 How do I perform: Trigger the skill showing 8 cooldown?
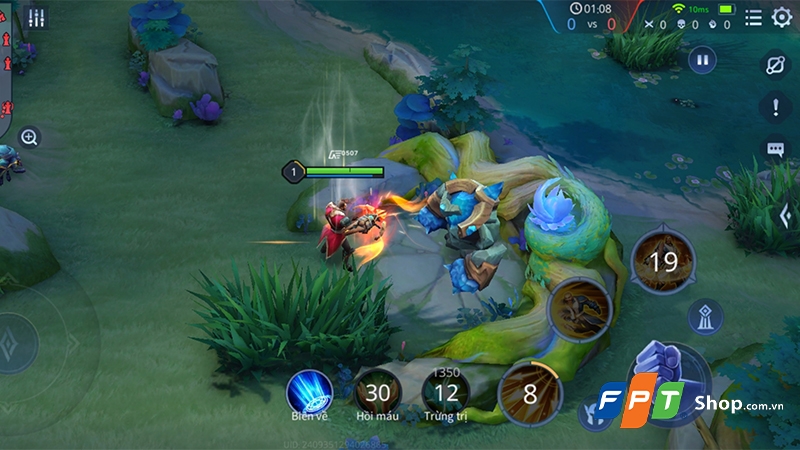tap(530, 393)
